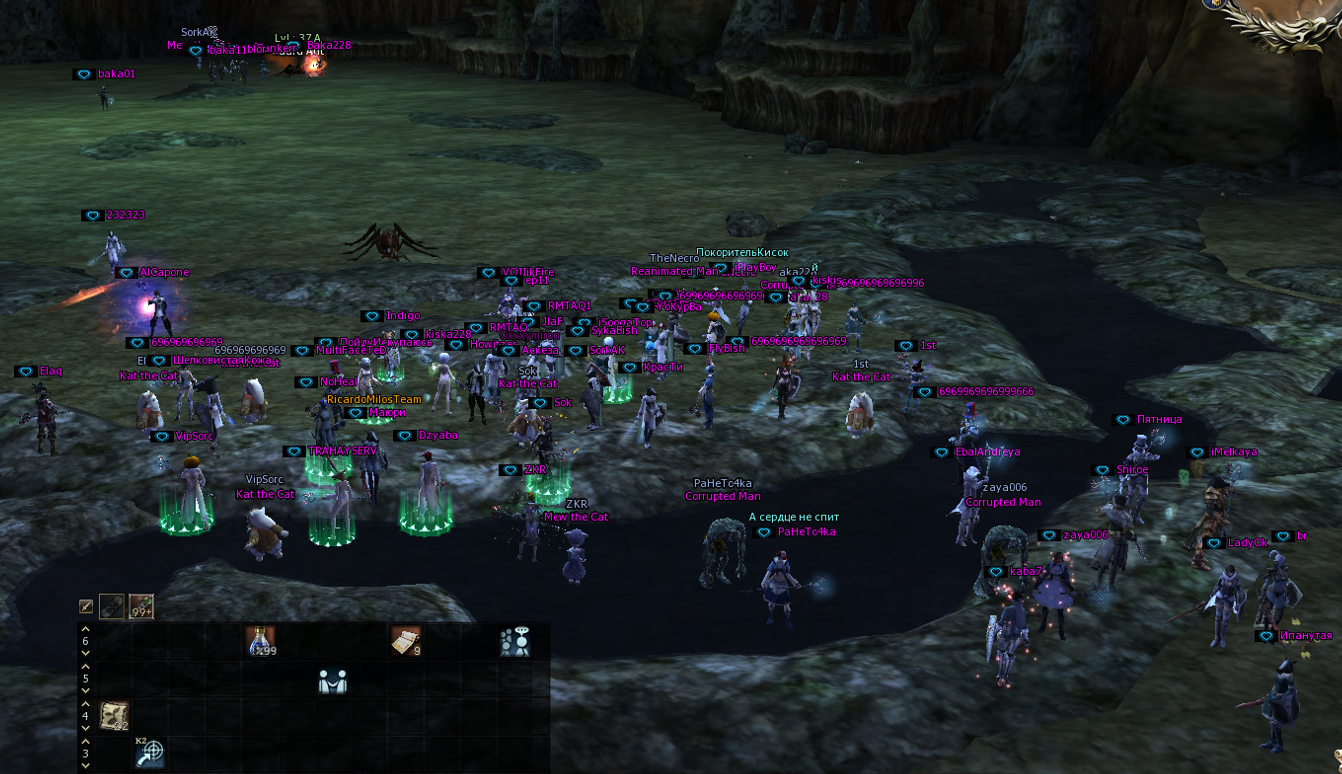The height and width of the screenshot is (774, 1342).
Task: Page up on hotbar row 5
Action: pyautogui.click(x=86, y=667)
